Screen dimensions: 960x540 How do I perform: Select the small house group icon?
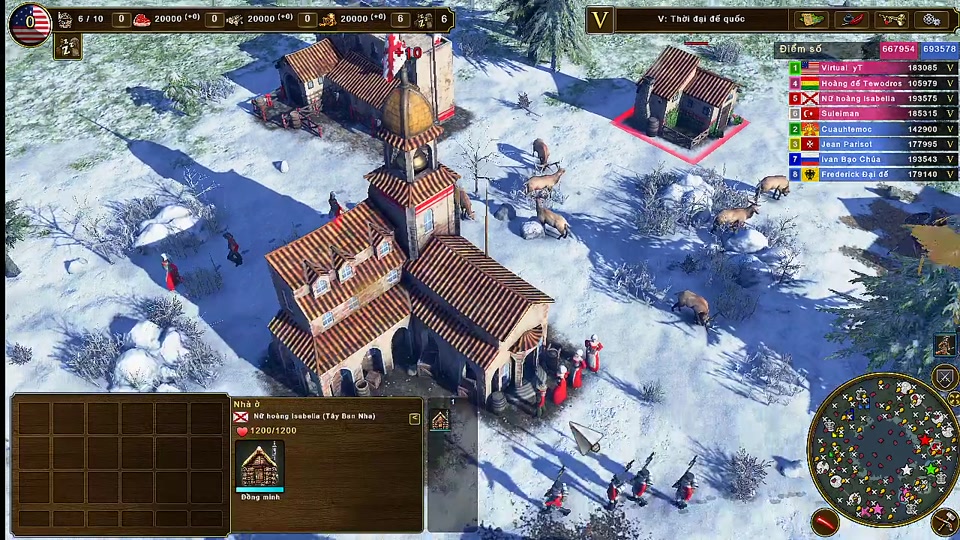440,420
